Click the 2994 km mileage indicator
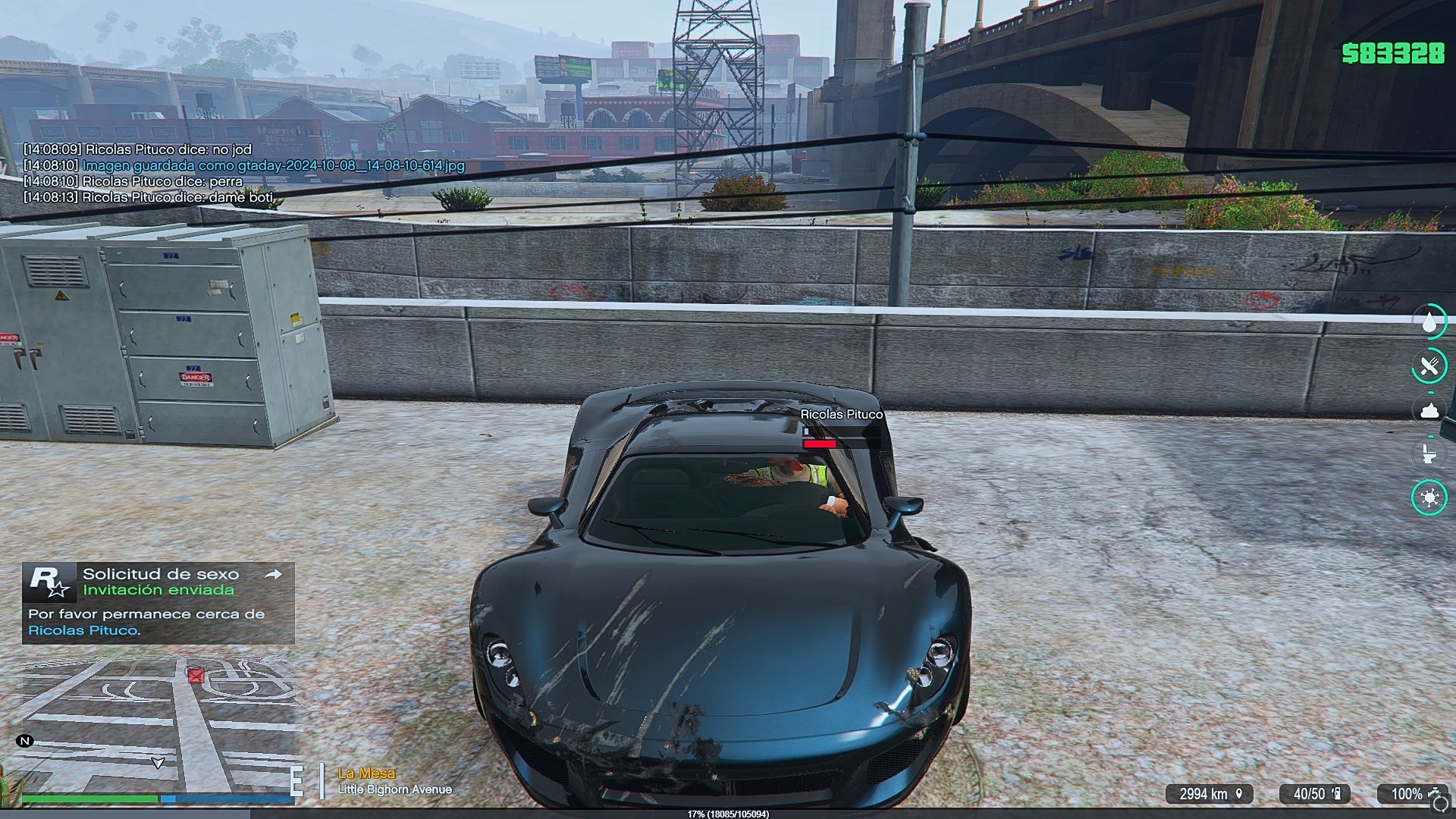This screenshot has width=1456, height=819. pyautogui.click(x=1210, y=794)
